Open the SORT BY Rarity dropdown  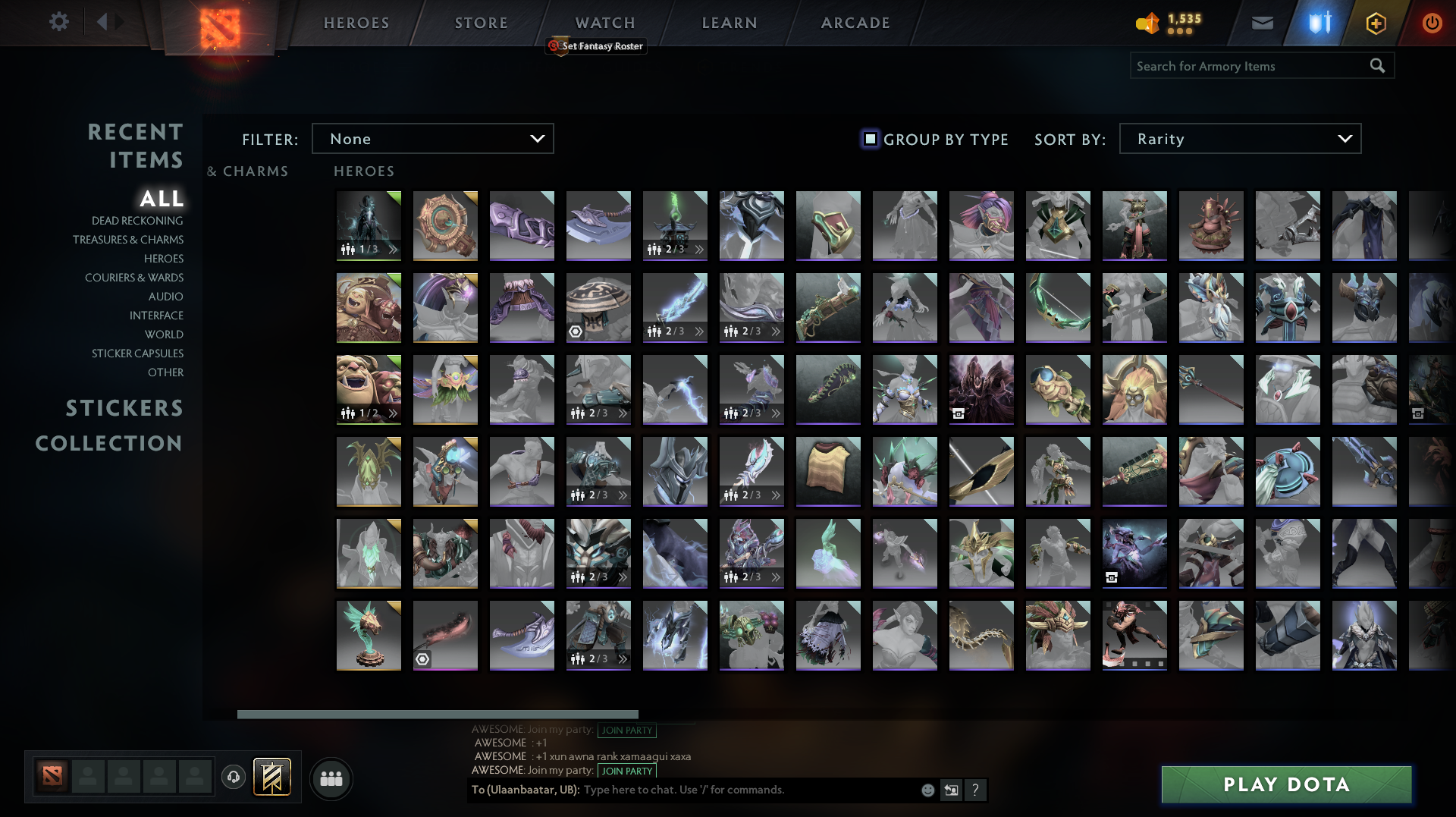(1239, 138)
